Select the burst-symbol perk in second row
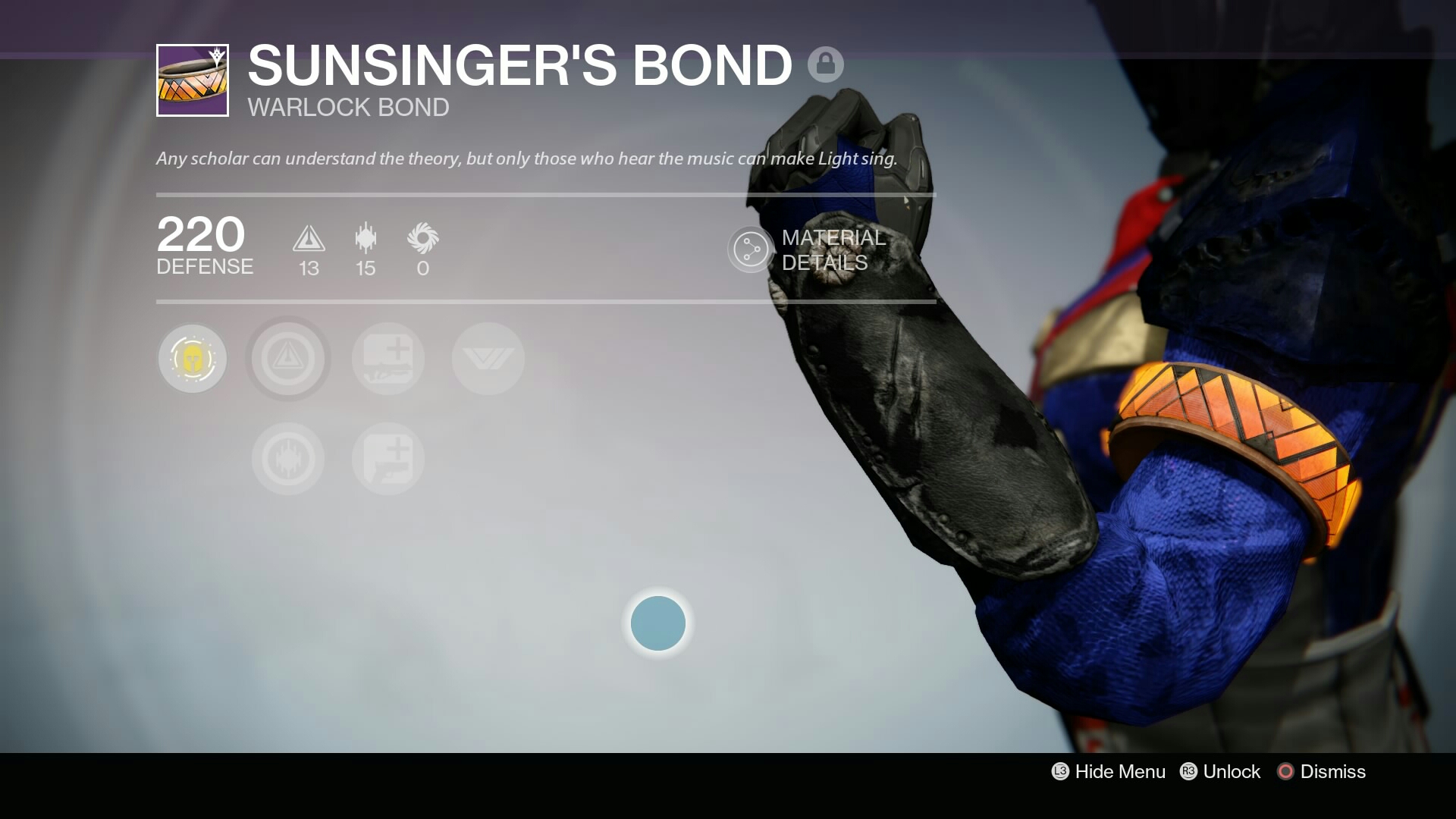Screen dimensions: 1456x819 pyautogui.click(x=288, y=458)
